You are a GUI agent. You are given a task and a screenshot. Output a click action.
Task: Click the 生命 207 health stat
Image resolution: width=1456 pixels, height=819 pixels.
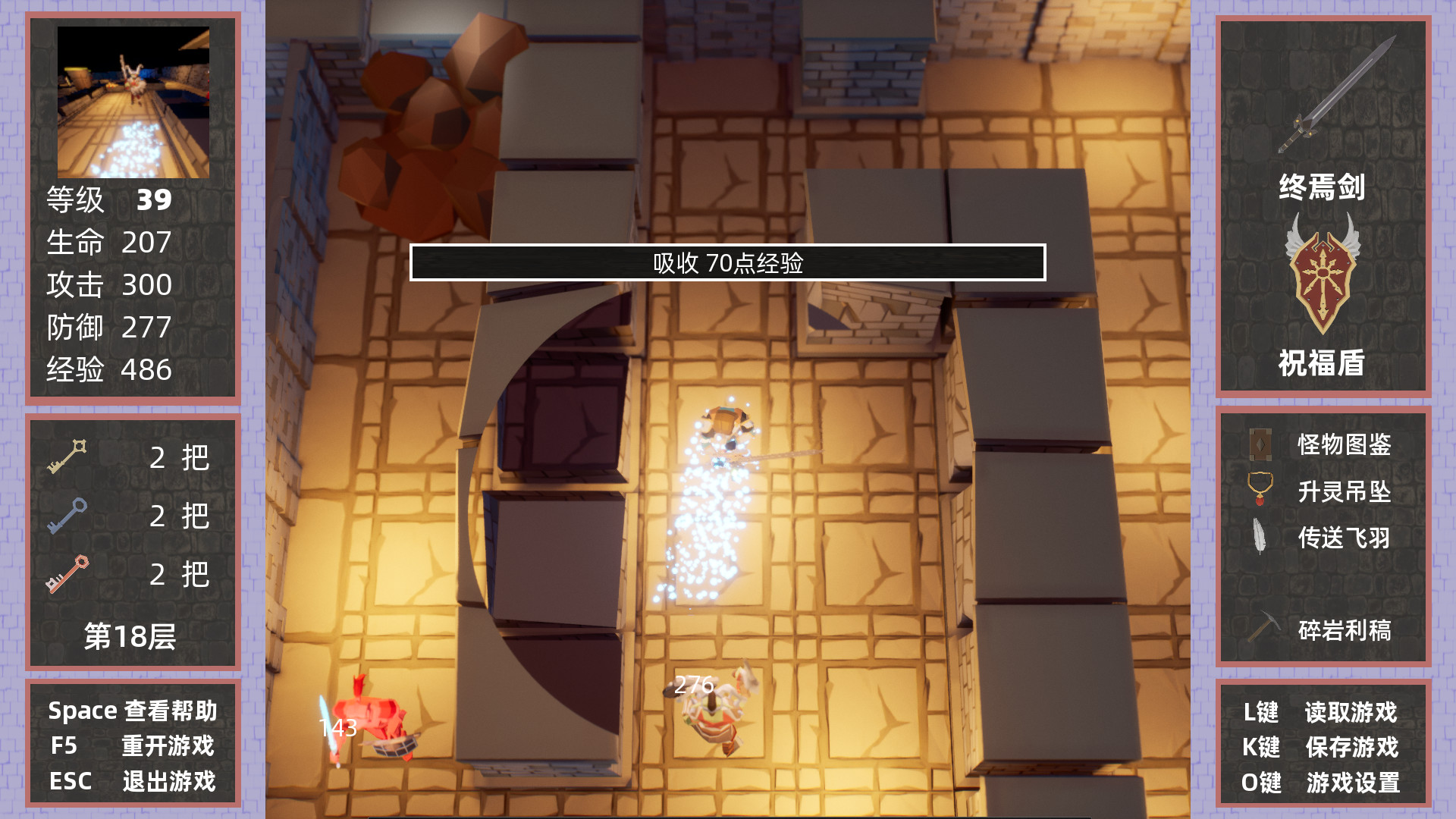point(107,243)
